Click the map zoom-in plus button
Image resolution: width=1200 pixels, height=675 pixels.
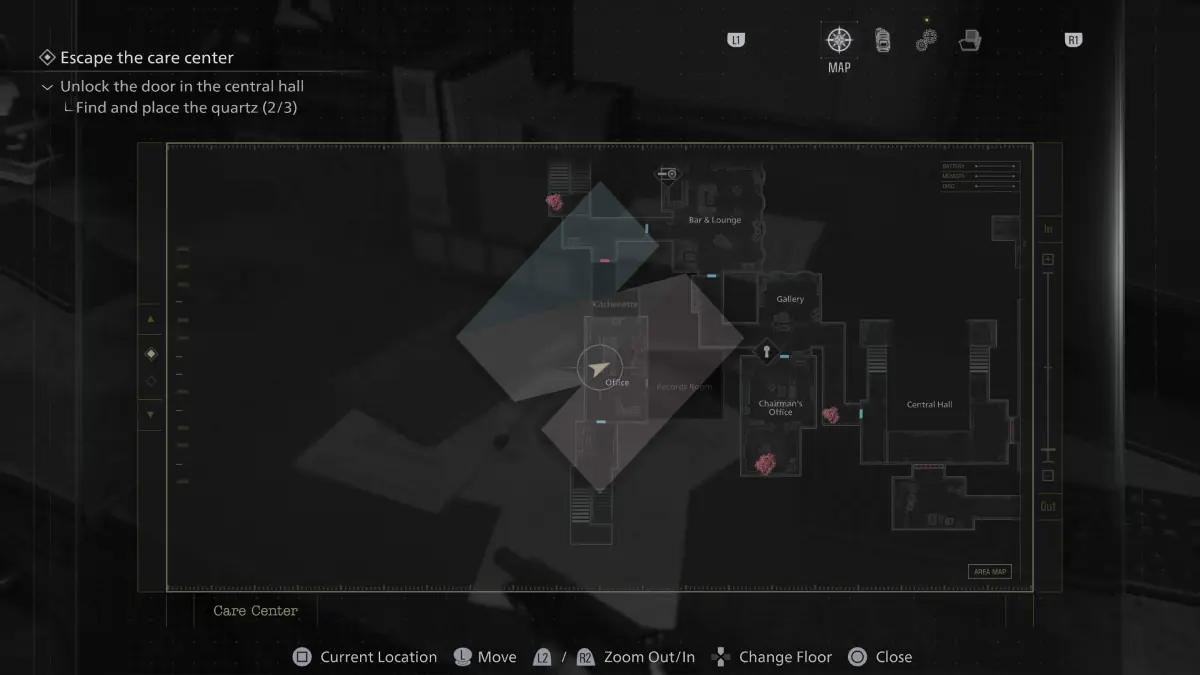click(1048, 260)
